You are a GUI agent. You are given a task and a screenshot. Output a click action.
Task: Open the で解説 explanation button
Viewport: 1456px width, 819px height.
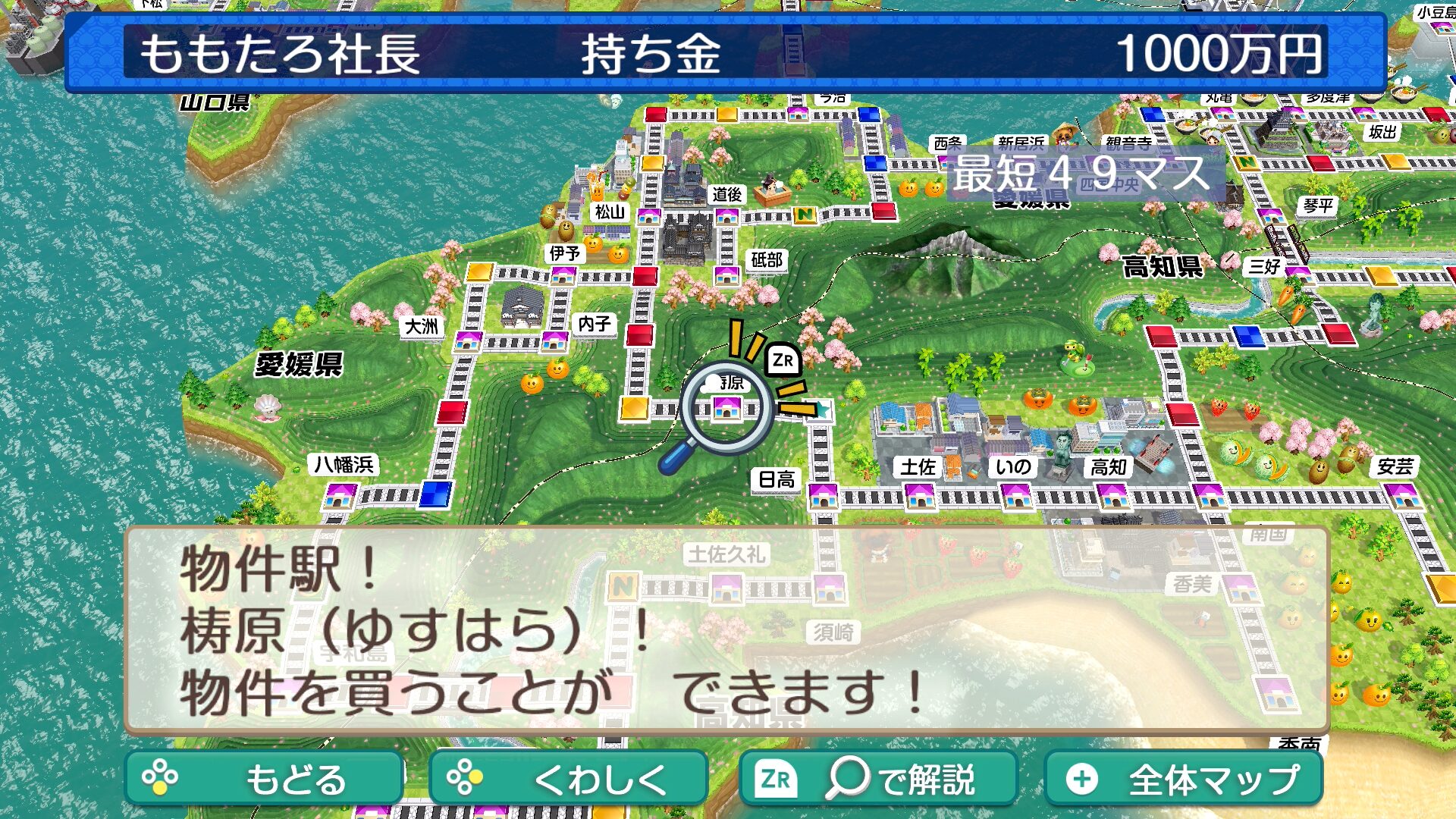coord(877,778)
